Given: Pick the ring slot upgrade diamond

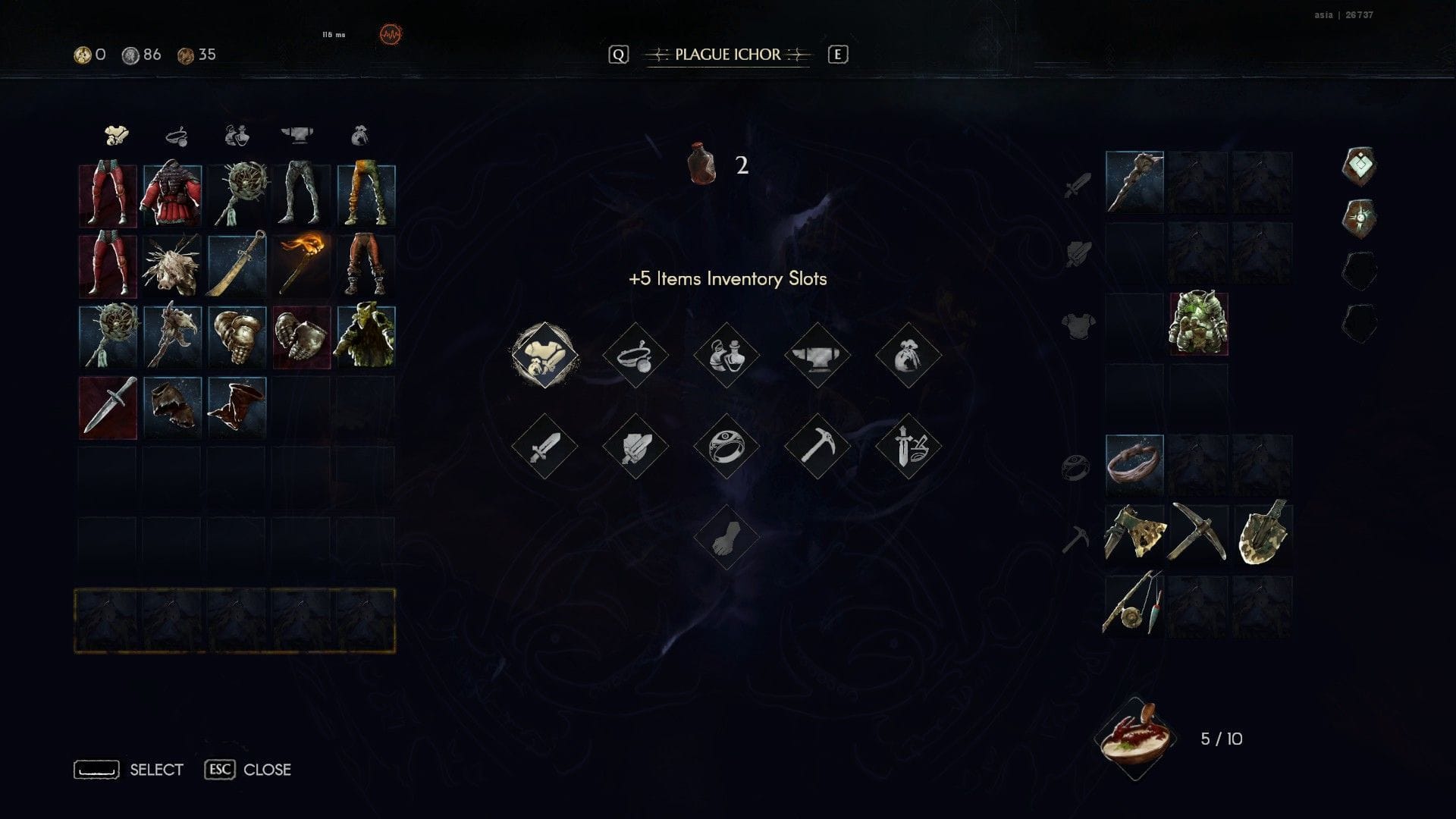Looking at the screenshot, I should [x=726, y=446].
